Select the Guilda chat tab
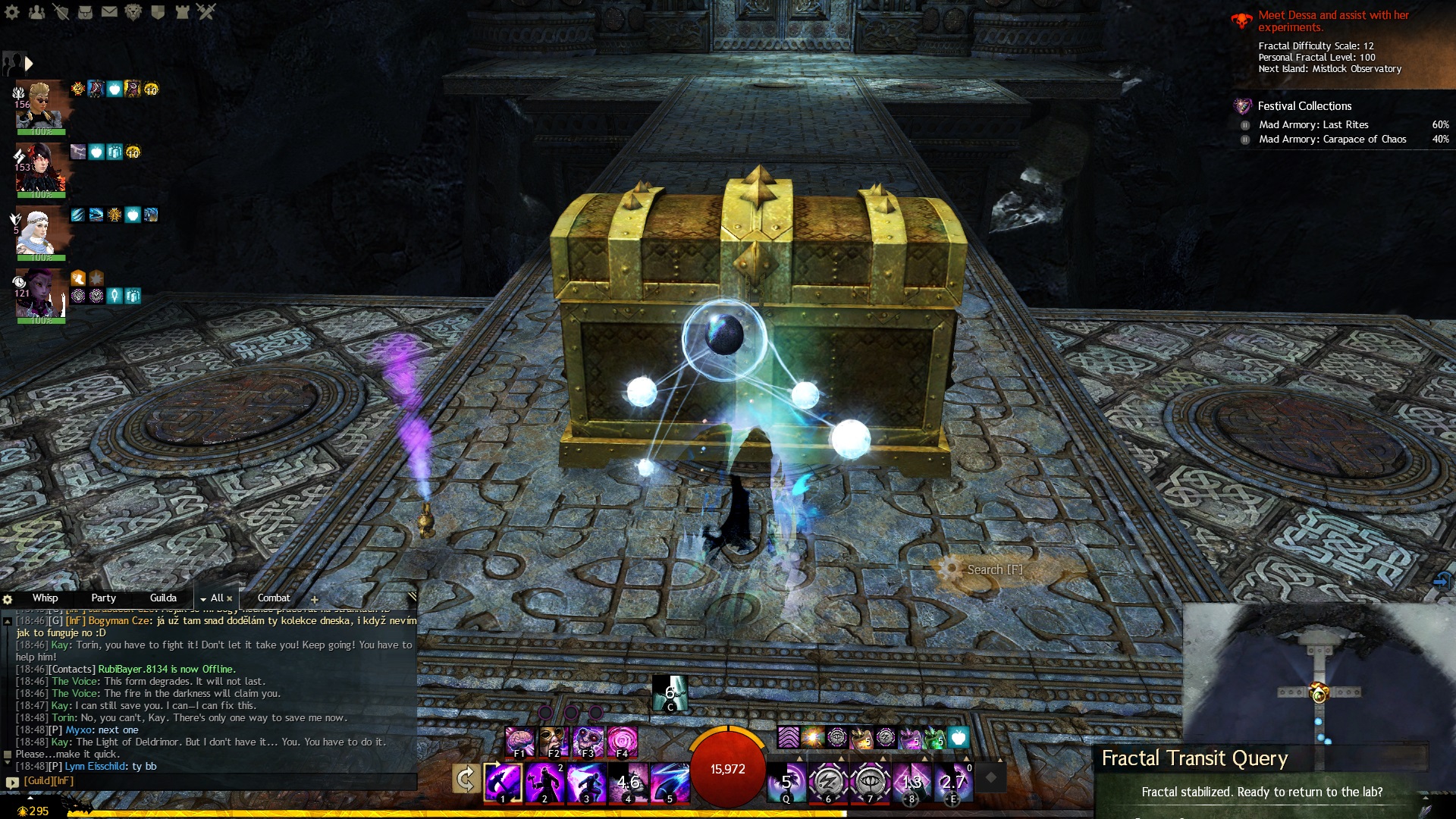Screen dimensions: 1456x819 tap(163, 598)
